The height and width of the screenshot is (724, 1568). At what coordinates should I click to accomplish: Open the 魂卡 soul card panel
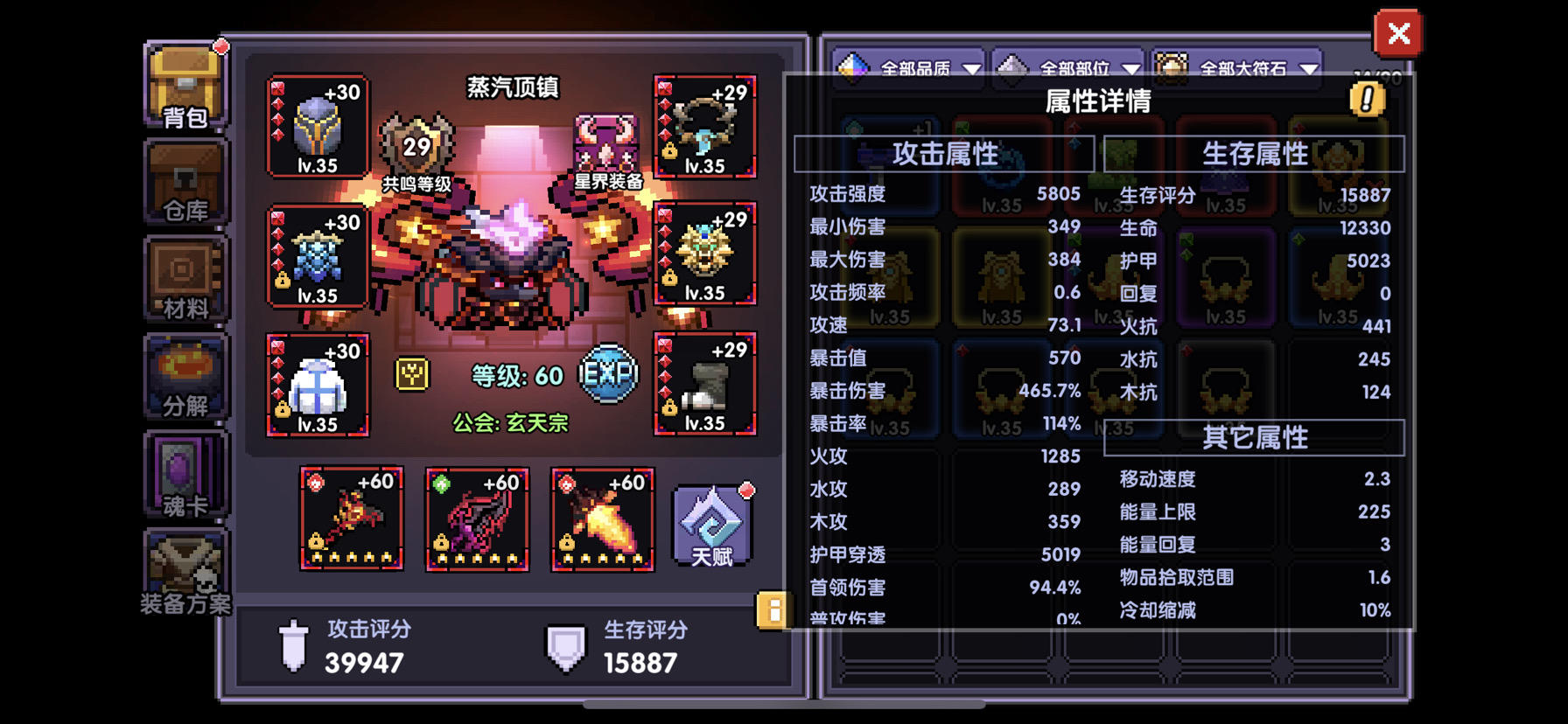tap(185, 477)
